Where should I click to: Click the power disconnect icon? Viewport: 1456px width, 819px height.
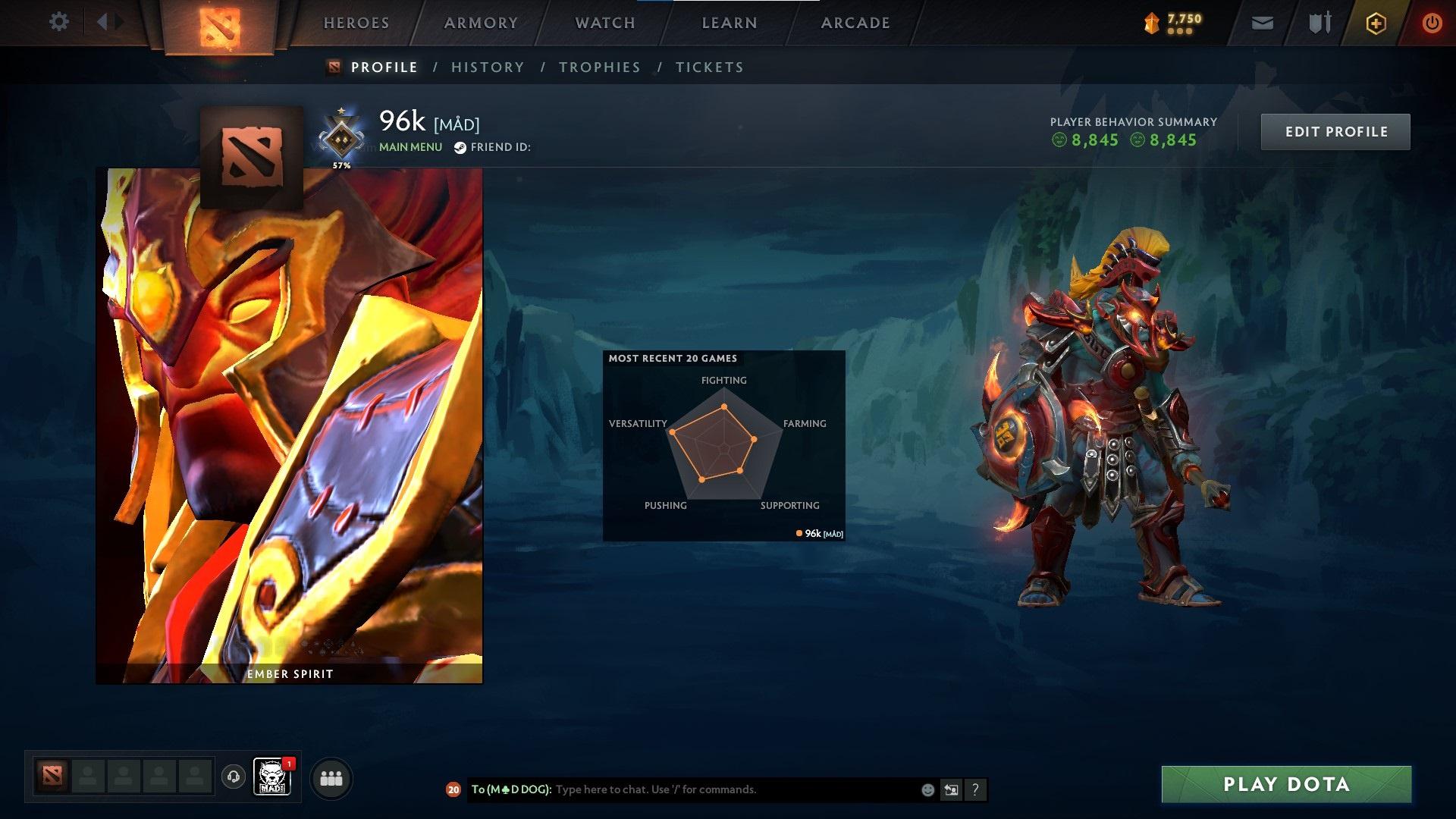click(x=1432, y=23)
